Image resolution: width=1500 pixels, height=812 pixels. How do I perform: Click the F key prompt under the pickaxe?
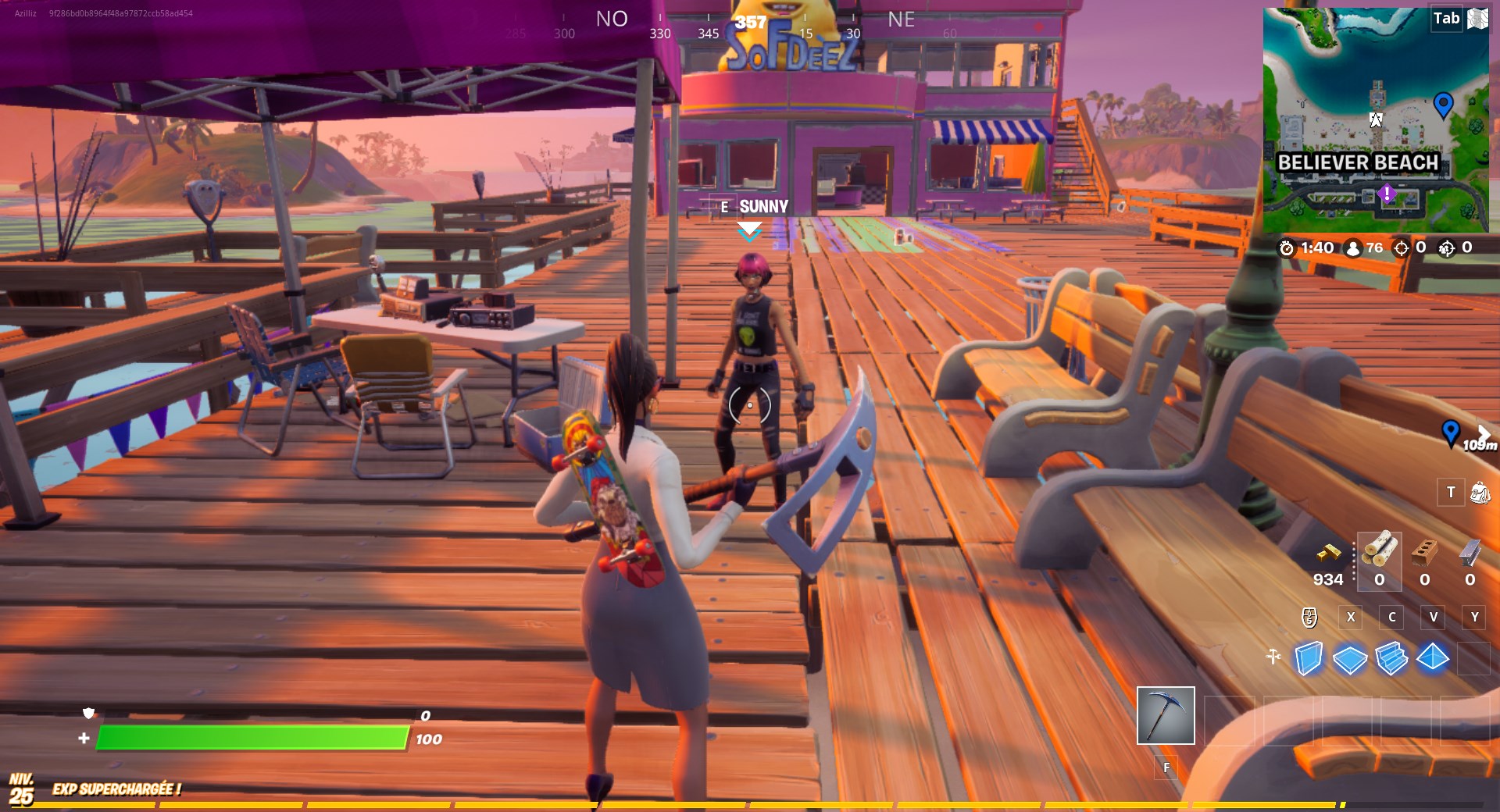click(x=1166, y=768)
